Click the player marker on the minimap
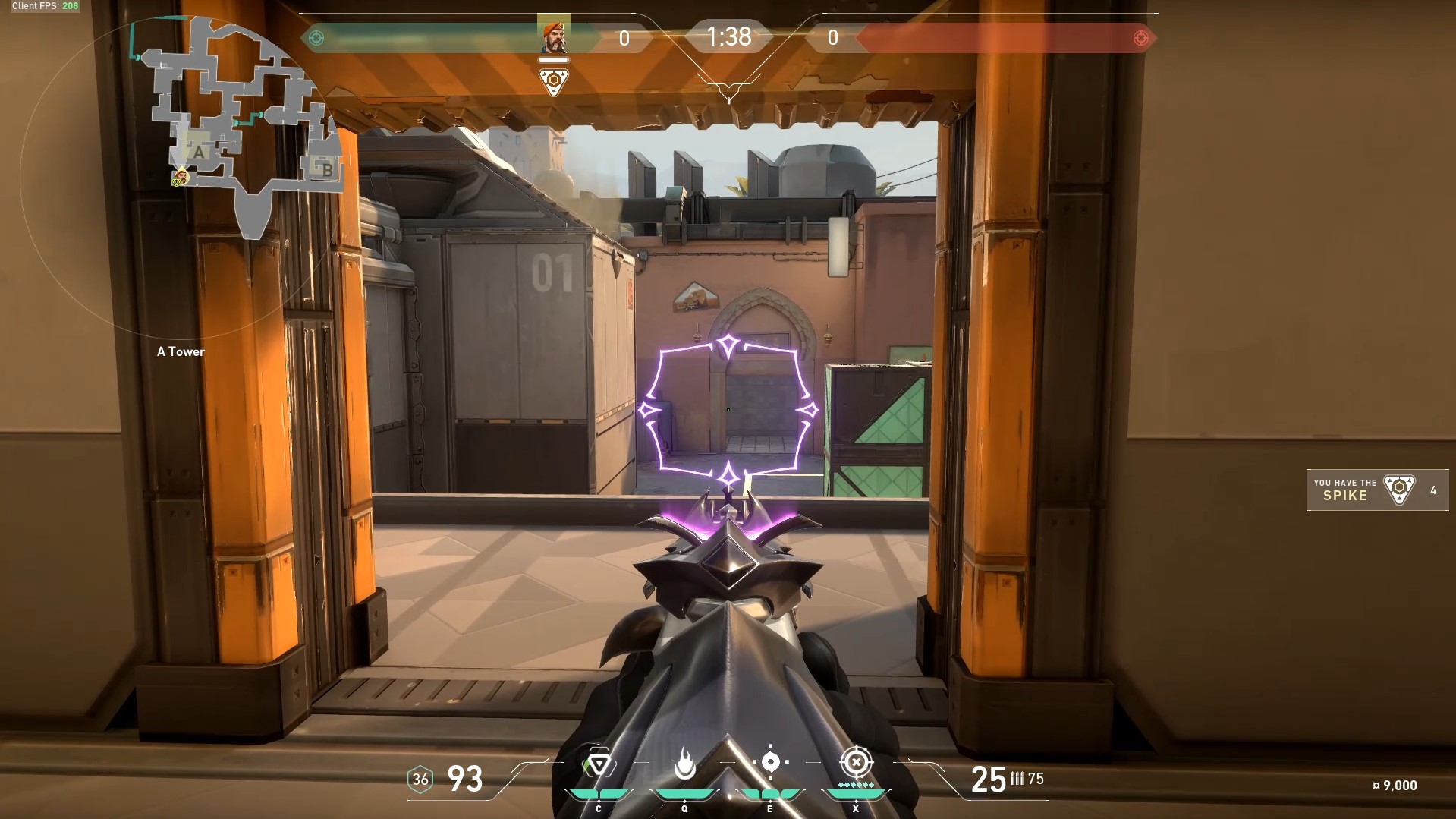The height and width of the screenshot is (819, 1456). click(181, 178)
